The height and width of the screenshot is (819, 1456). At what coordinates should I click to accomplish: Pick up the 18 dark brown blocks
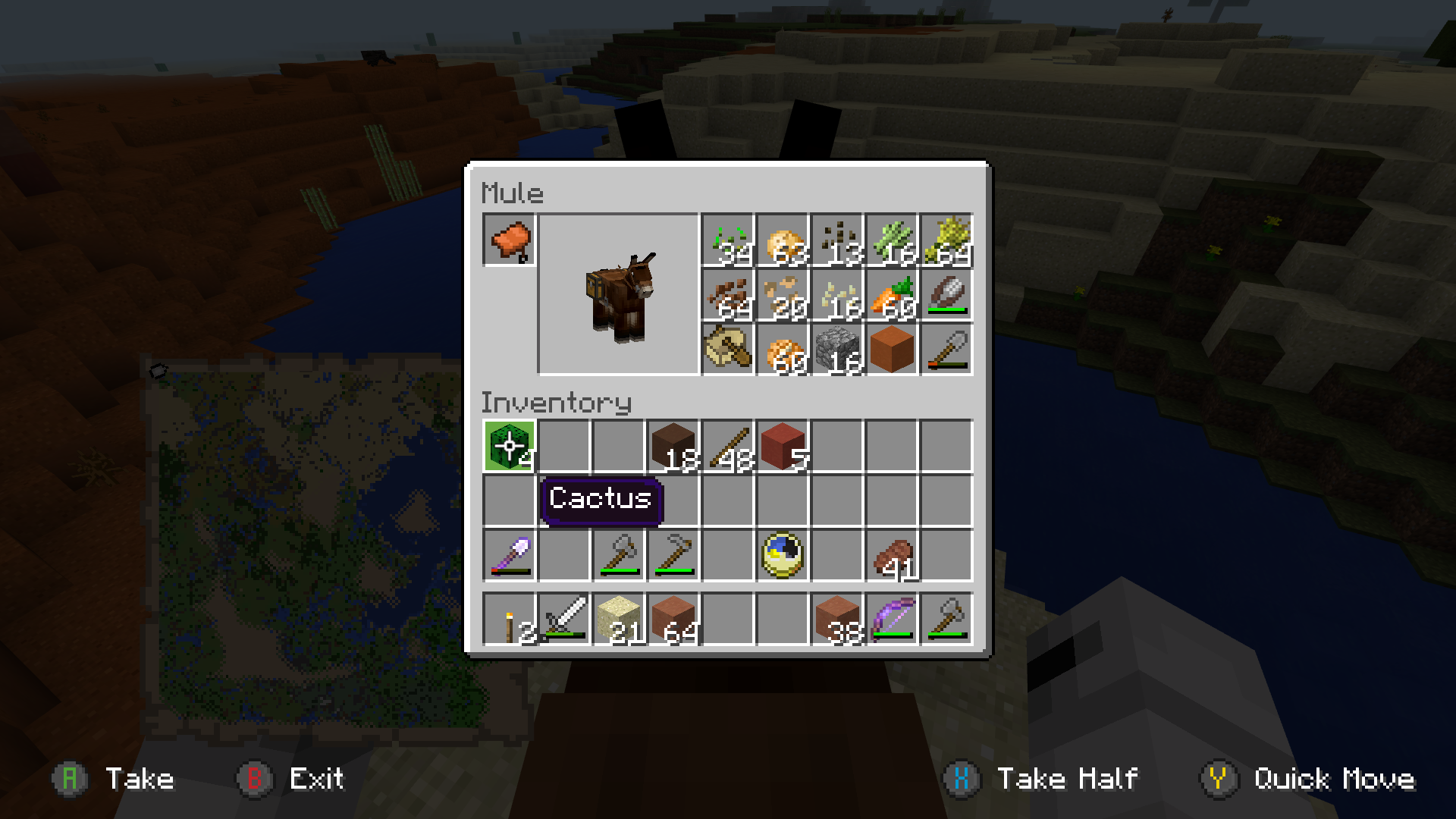click(673, 446)
